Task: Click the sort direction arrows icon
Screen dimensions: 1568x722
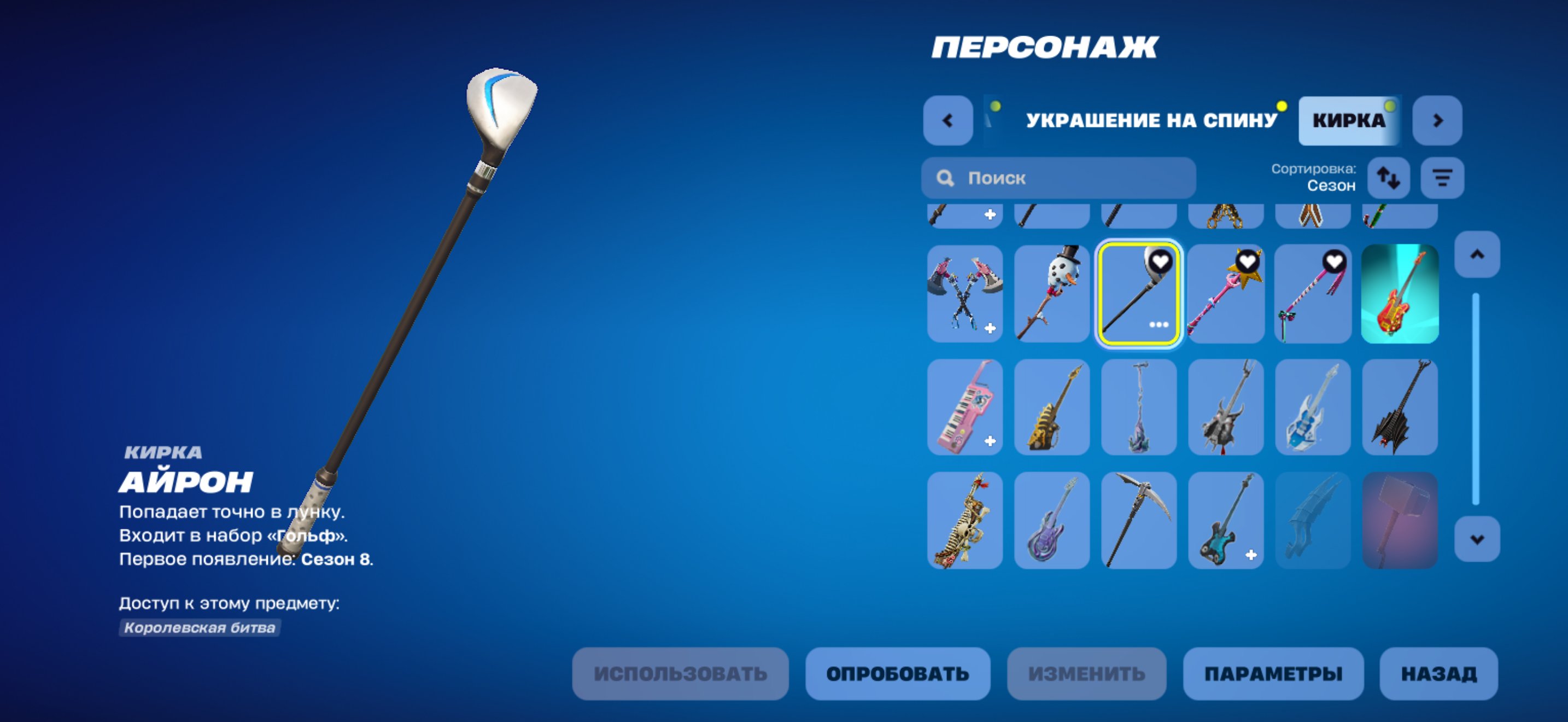Action: 1390,177
